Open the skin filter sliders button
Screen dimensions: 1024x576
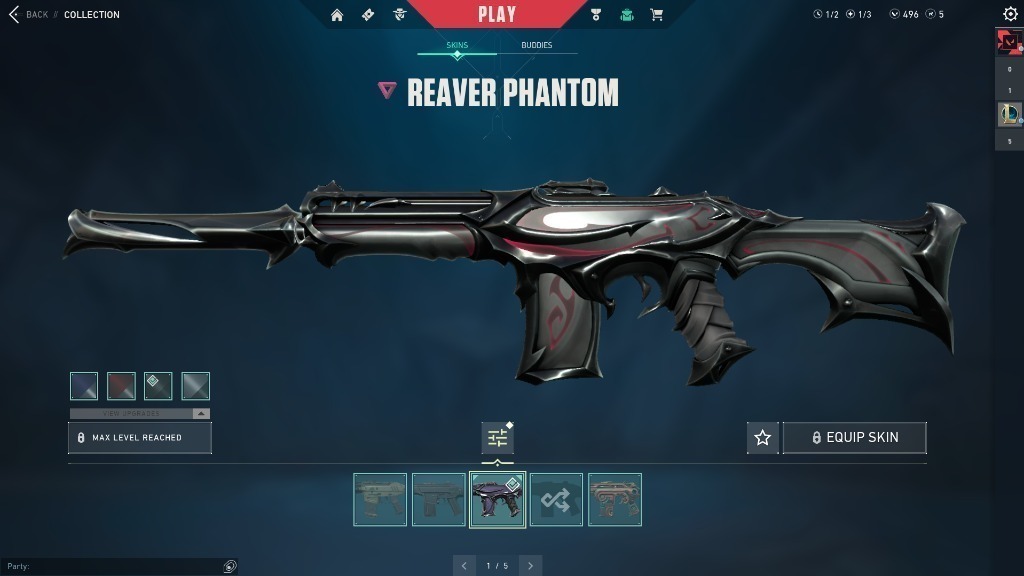coord(497,438)
